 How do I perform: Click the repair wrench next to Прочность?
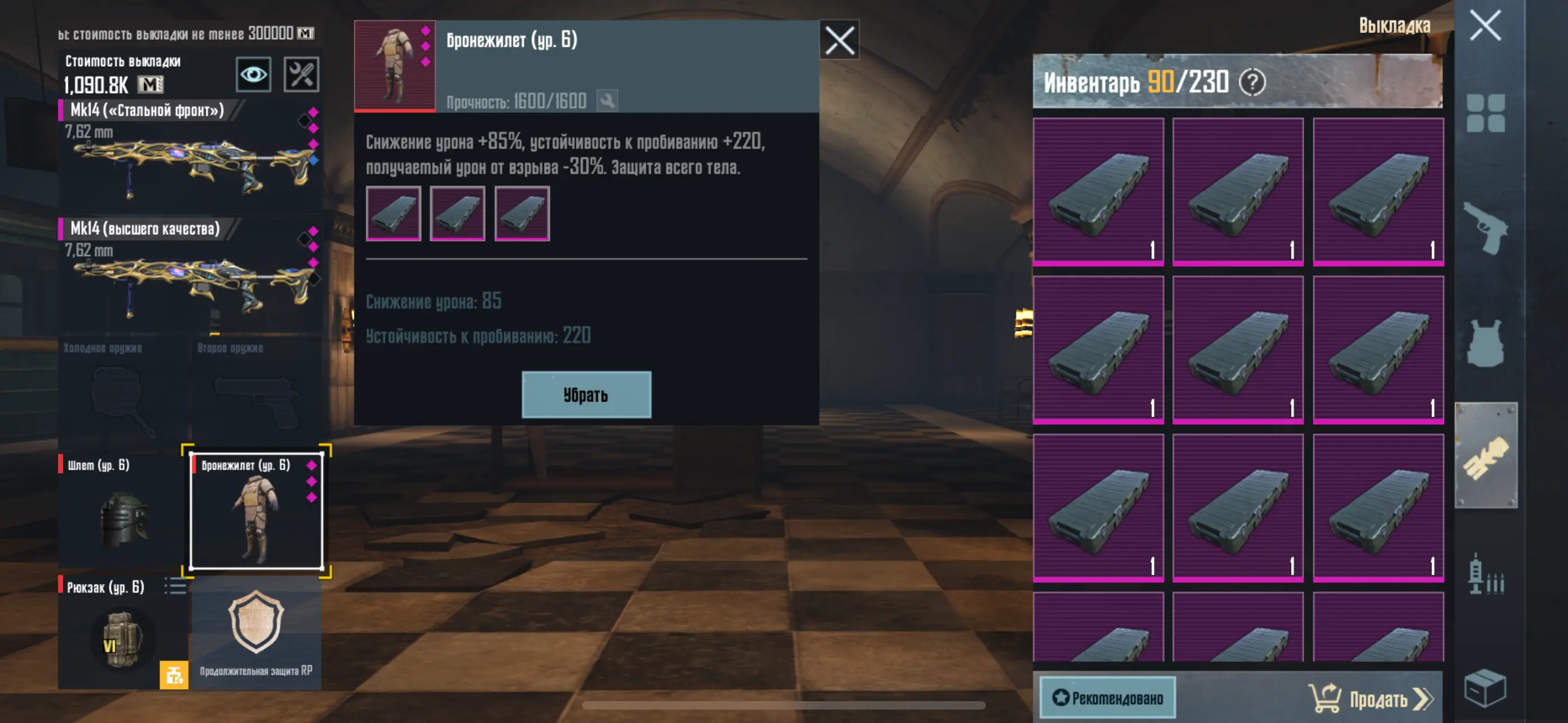coord(607,100)
